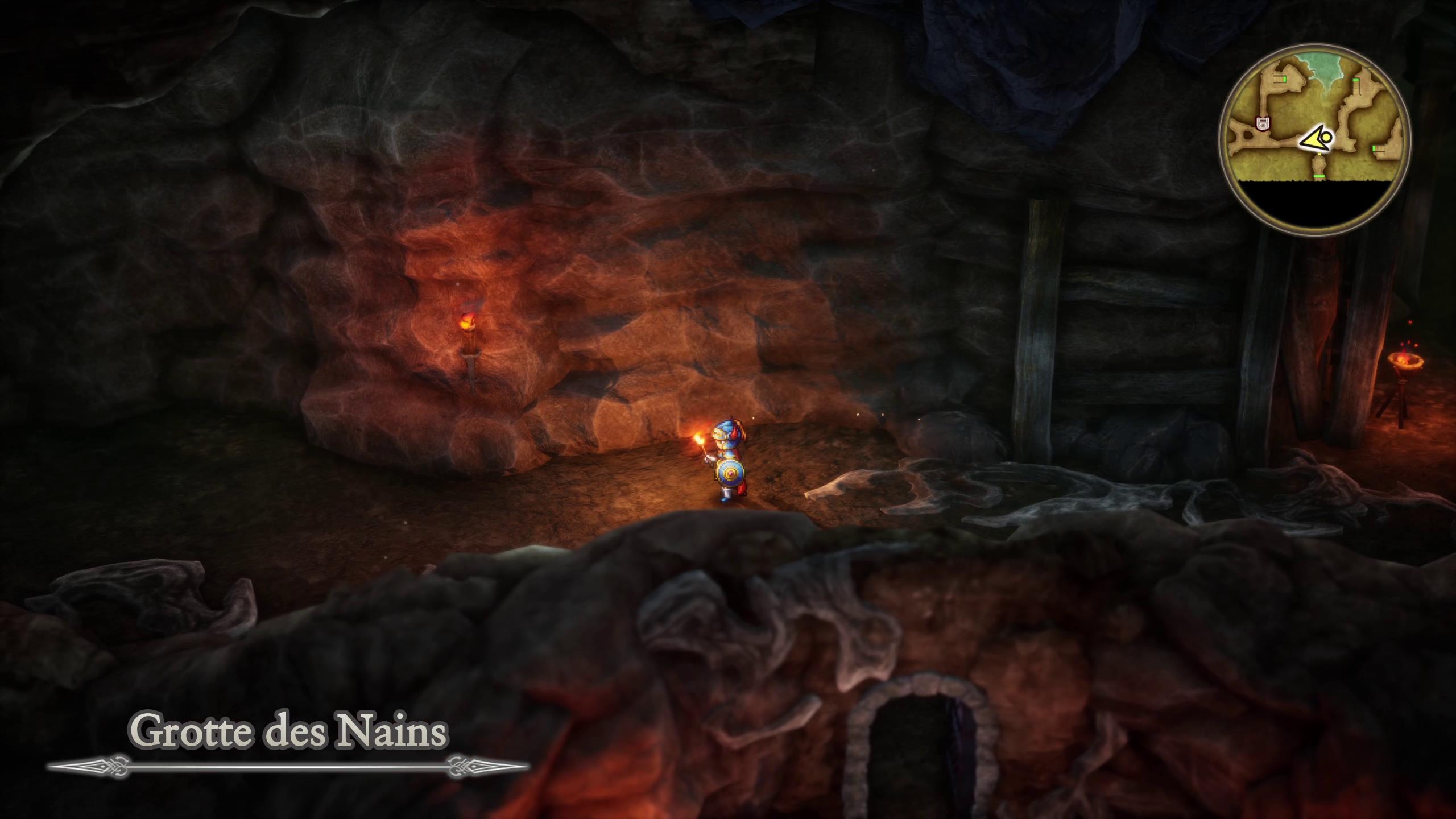The image size is (1456, 819).
Task: Click the yellow player arrow on the minimap
Action: point(1316,139)
